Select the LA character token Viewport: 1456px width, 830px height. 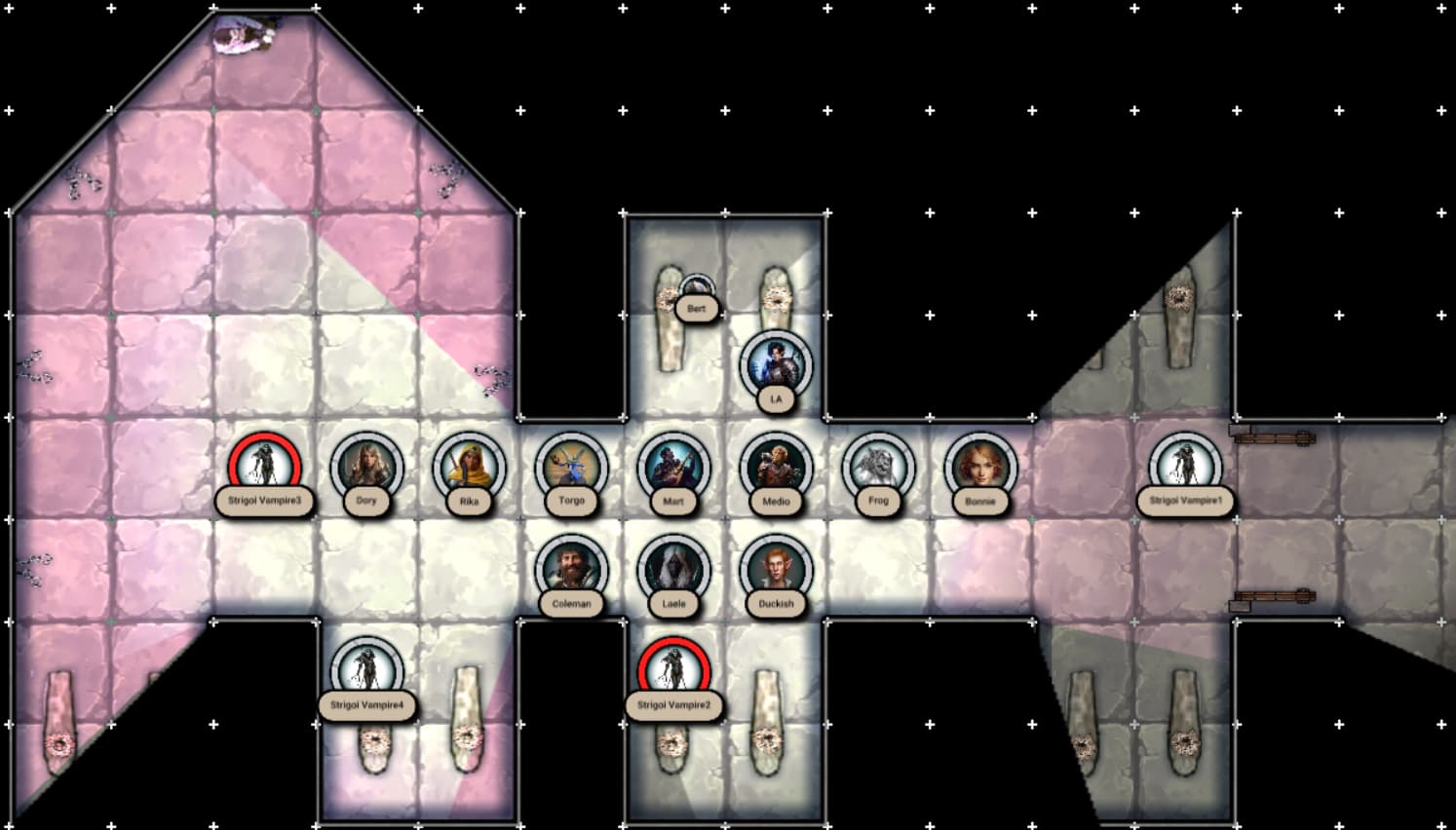pos(776,365)
